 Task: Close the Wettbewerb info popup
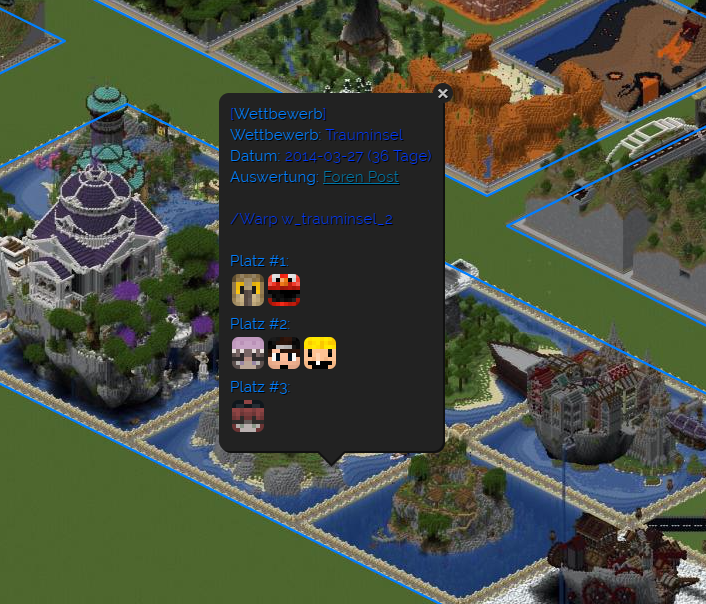point(443,93)
